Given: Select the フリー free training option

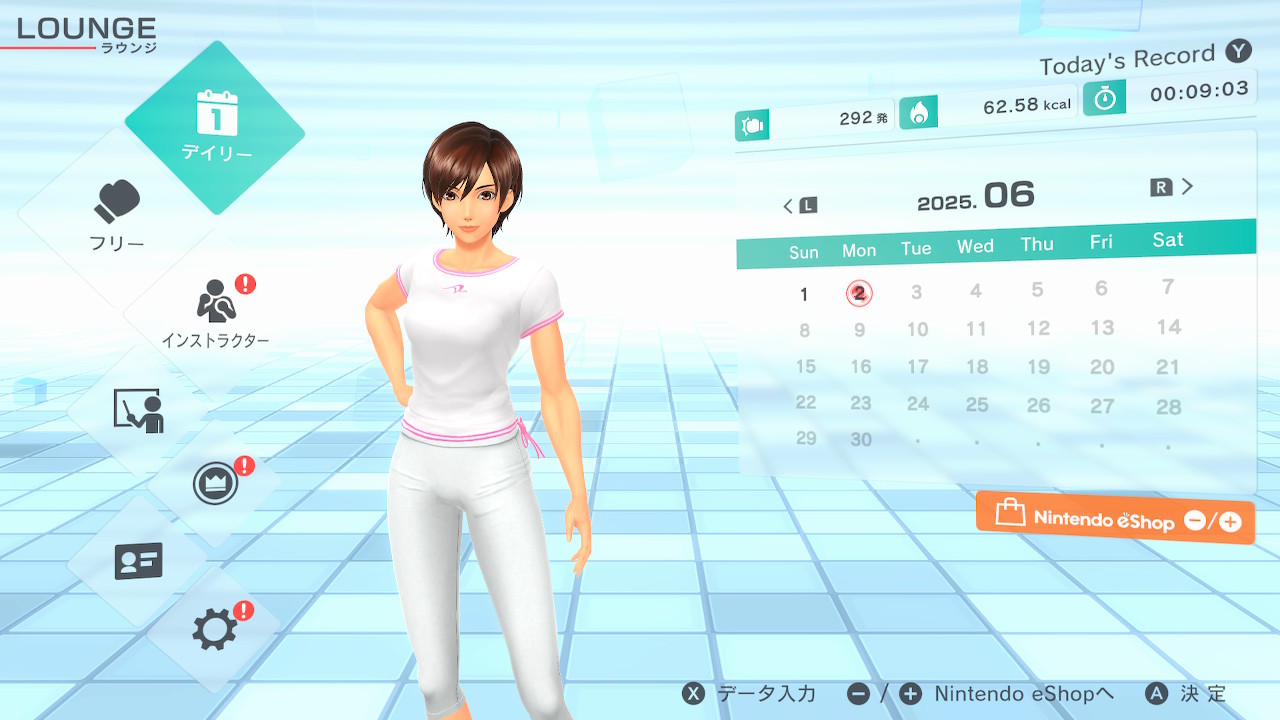Looking at the screenshot, I should [x=118, y=216].
